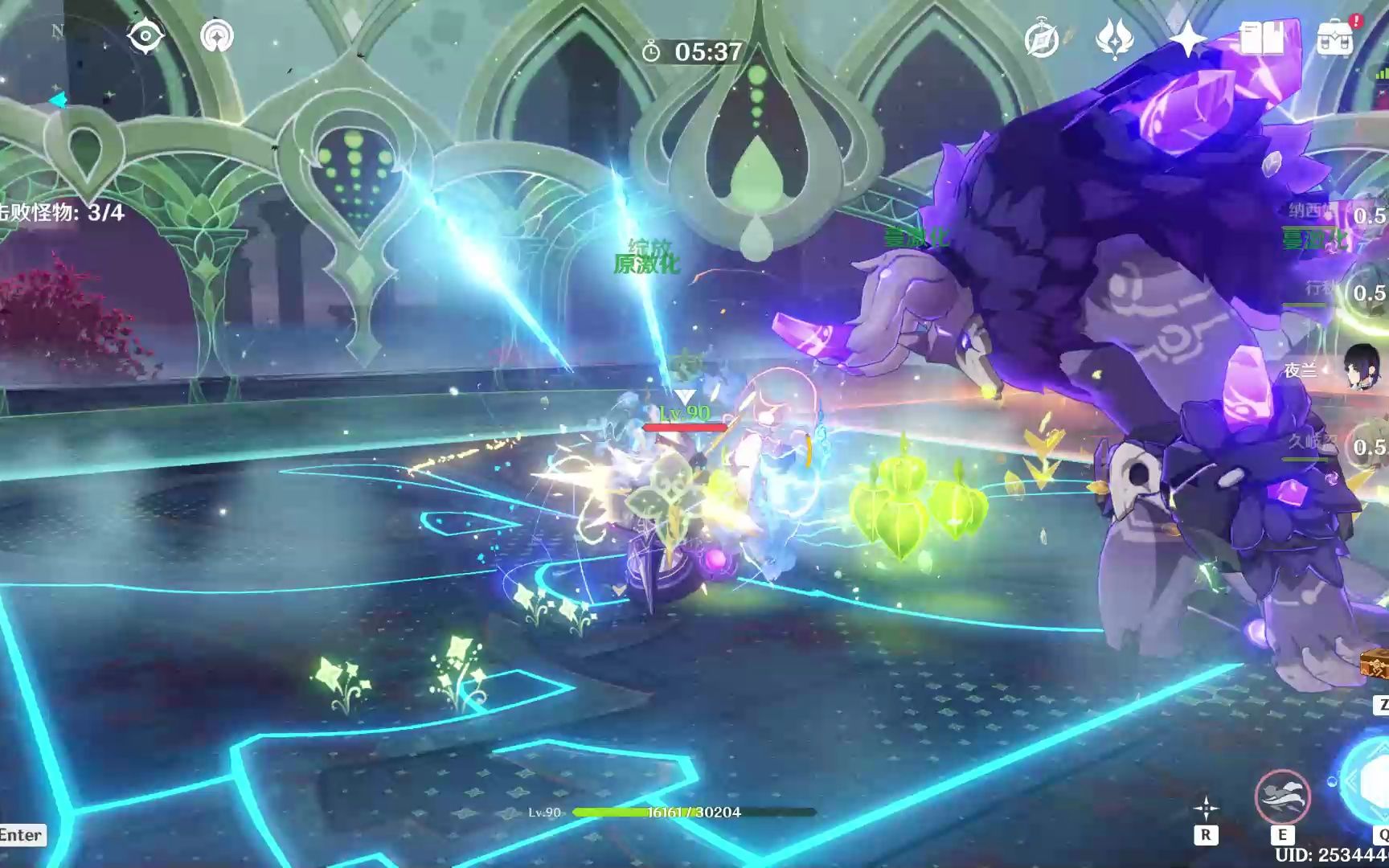Open the adventurer handbook book icon
Screen dimensions: 1389x868
pos(1261,38)
